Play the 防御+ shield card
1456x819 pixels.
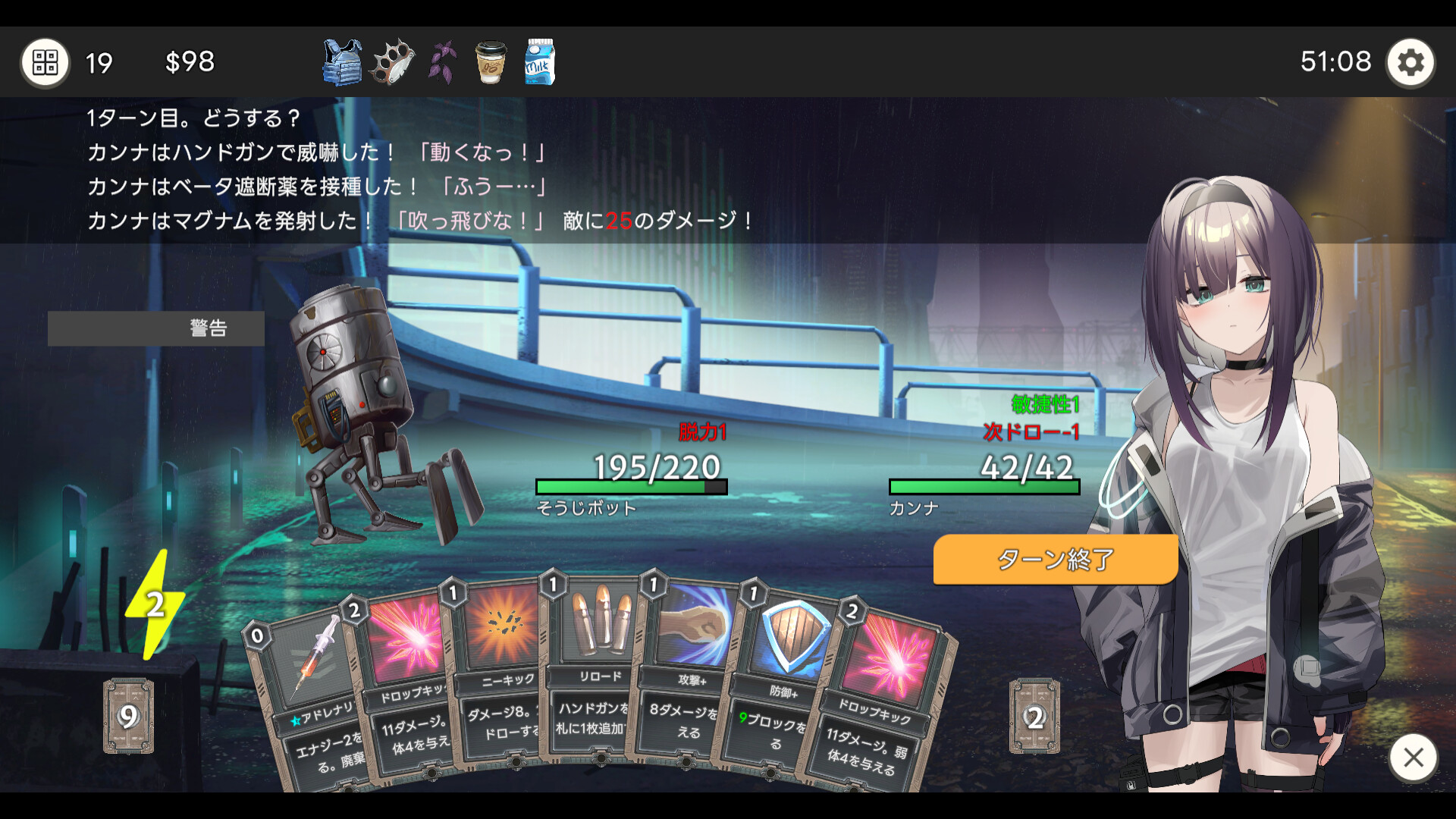pyautogui.click(x=789, y=667)
